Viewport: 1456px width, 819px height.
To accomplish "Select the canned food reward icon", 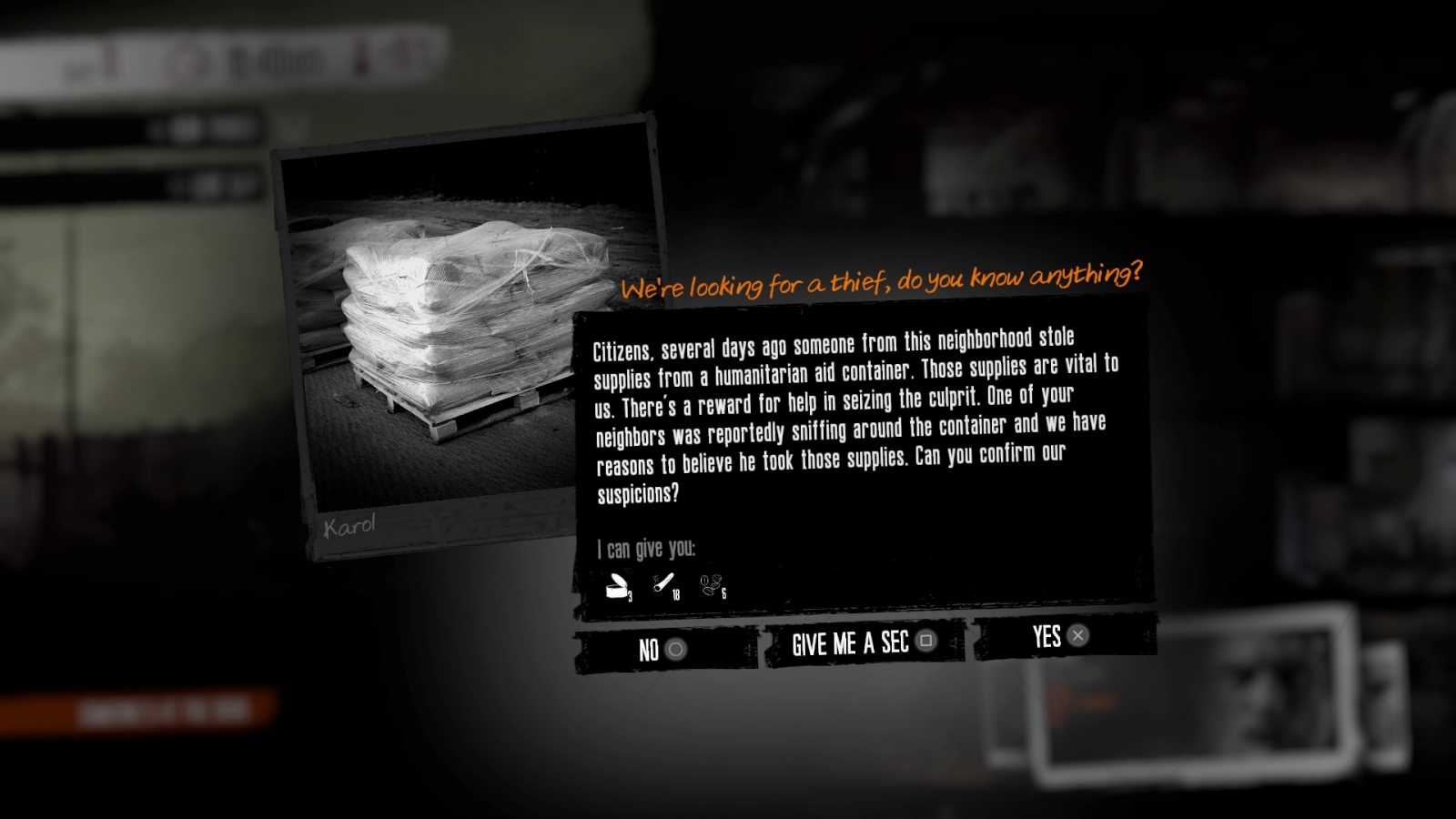I will click(x=617, y=586).
